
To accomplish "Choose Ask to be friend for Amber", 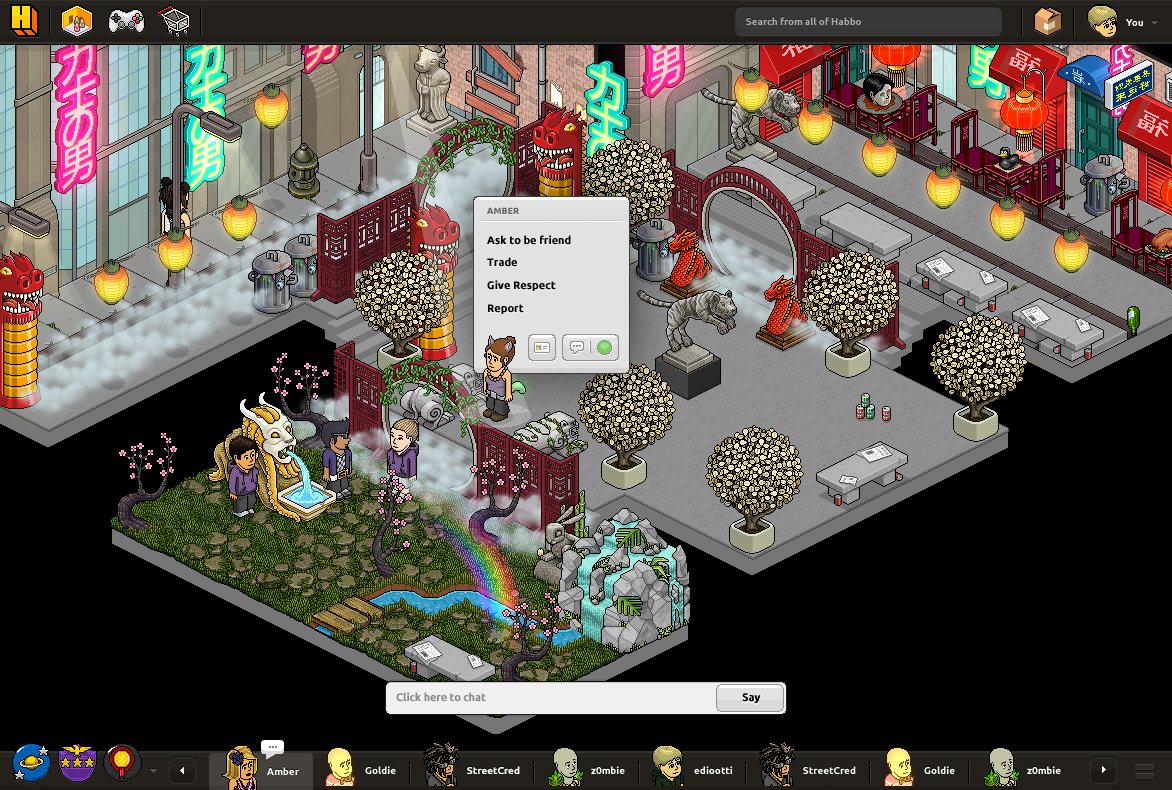I will [x=529, y=240].
